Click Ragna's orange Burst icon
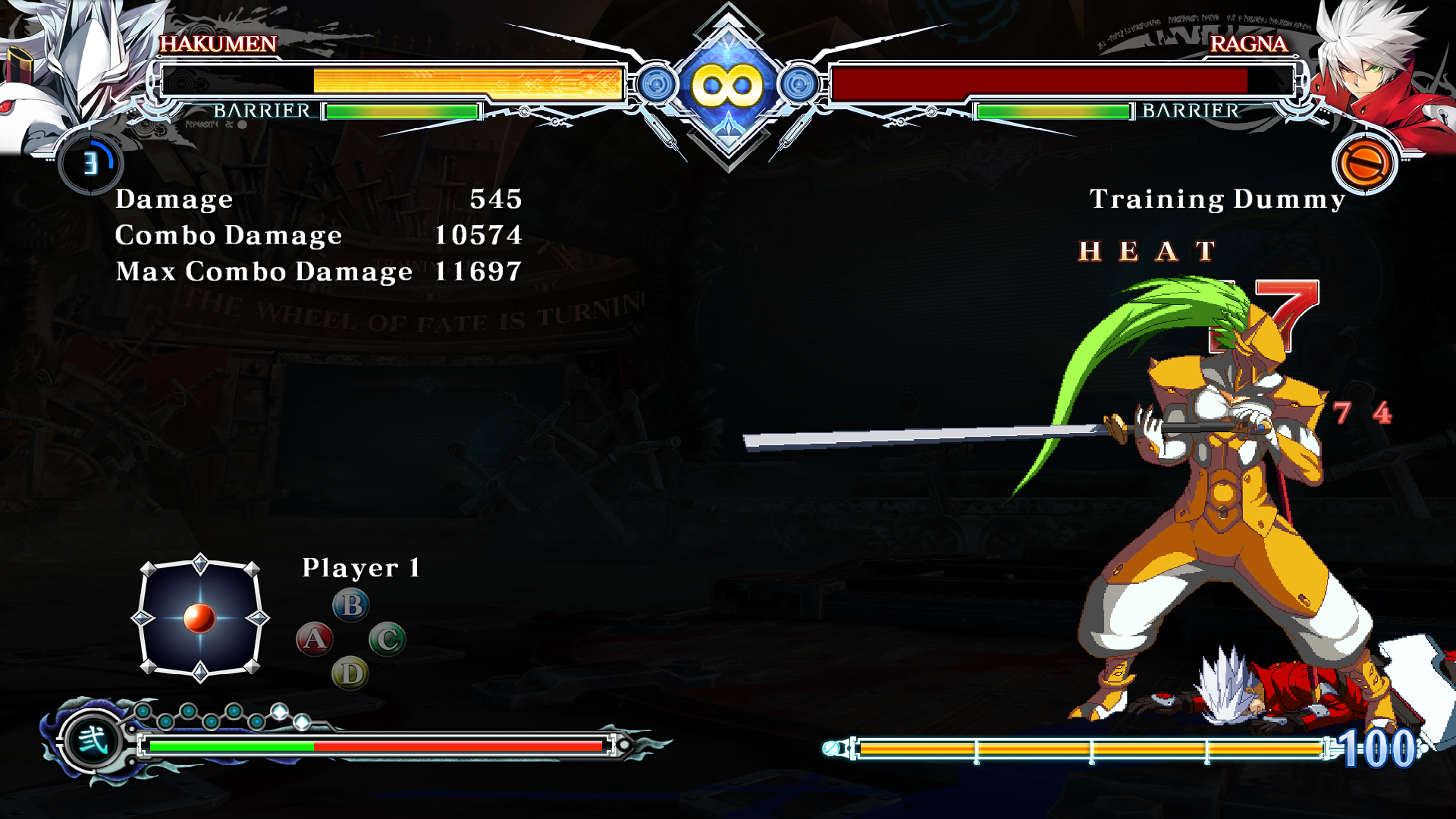This screenshot has height=819, width=1456. pos(1364,163)
